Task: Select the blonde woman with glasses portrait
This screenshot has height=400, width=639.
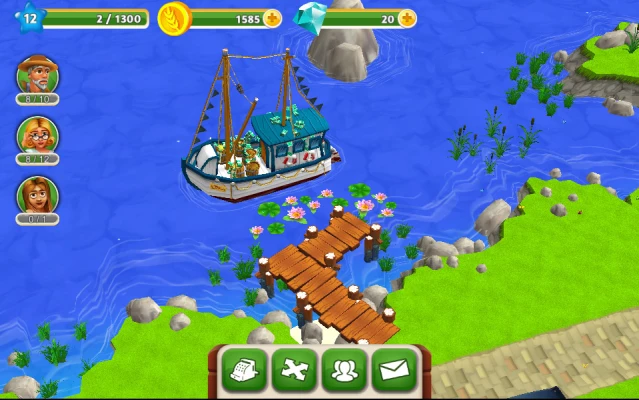Action: (x=37, y=136)
